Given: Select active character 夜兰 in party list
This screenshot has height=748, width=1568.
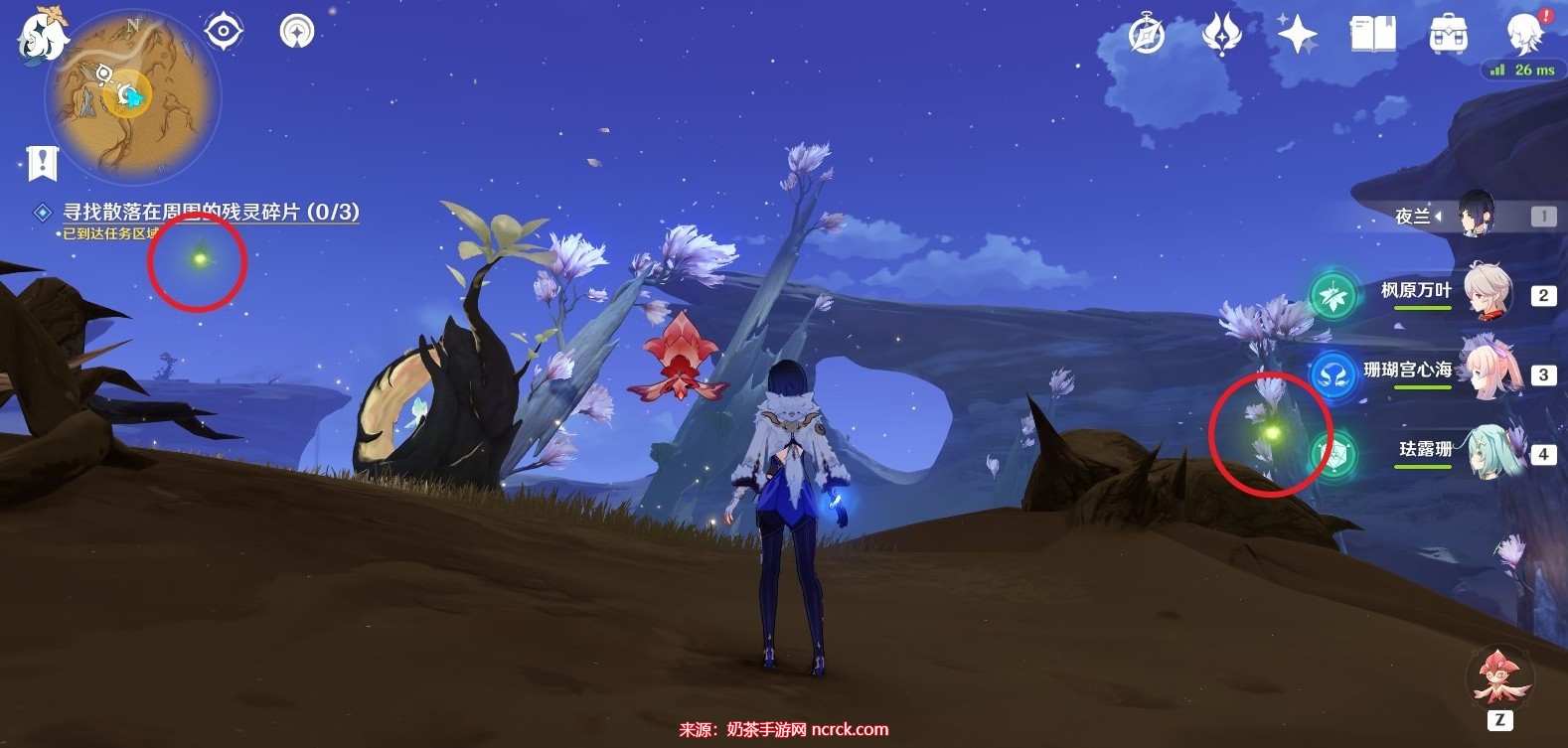Looking at the screenshot, I should point(1475,215).
